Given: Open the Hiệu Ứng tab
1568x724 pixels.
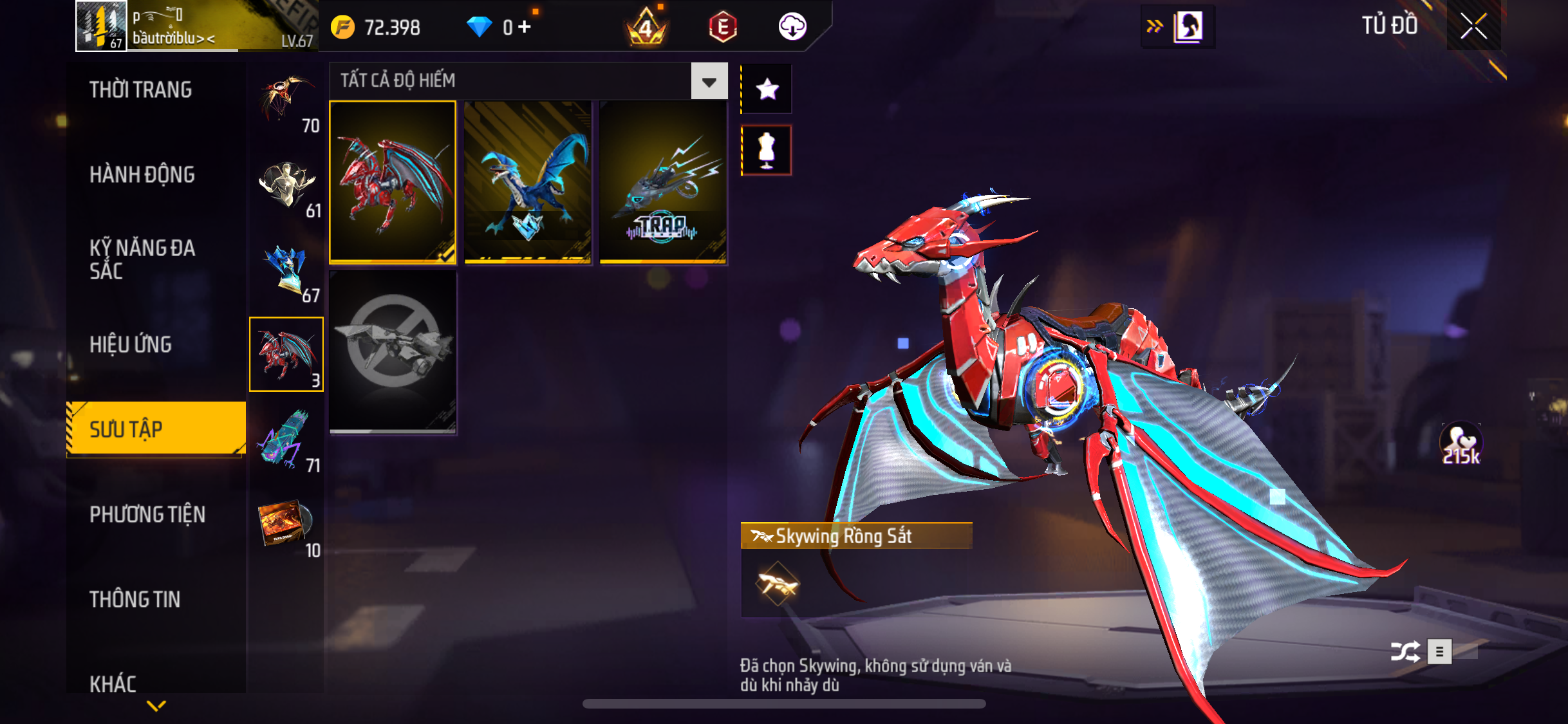Looking at the screenshot, I should point(131,345).
